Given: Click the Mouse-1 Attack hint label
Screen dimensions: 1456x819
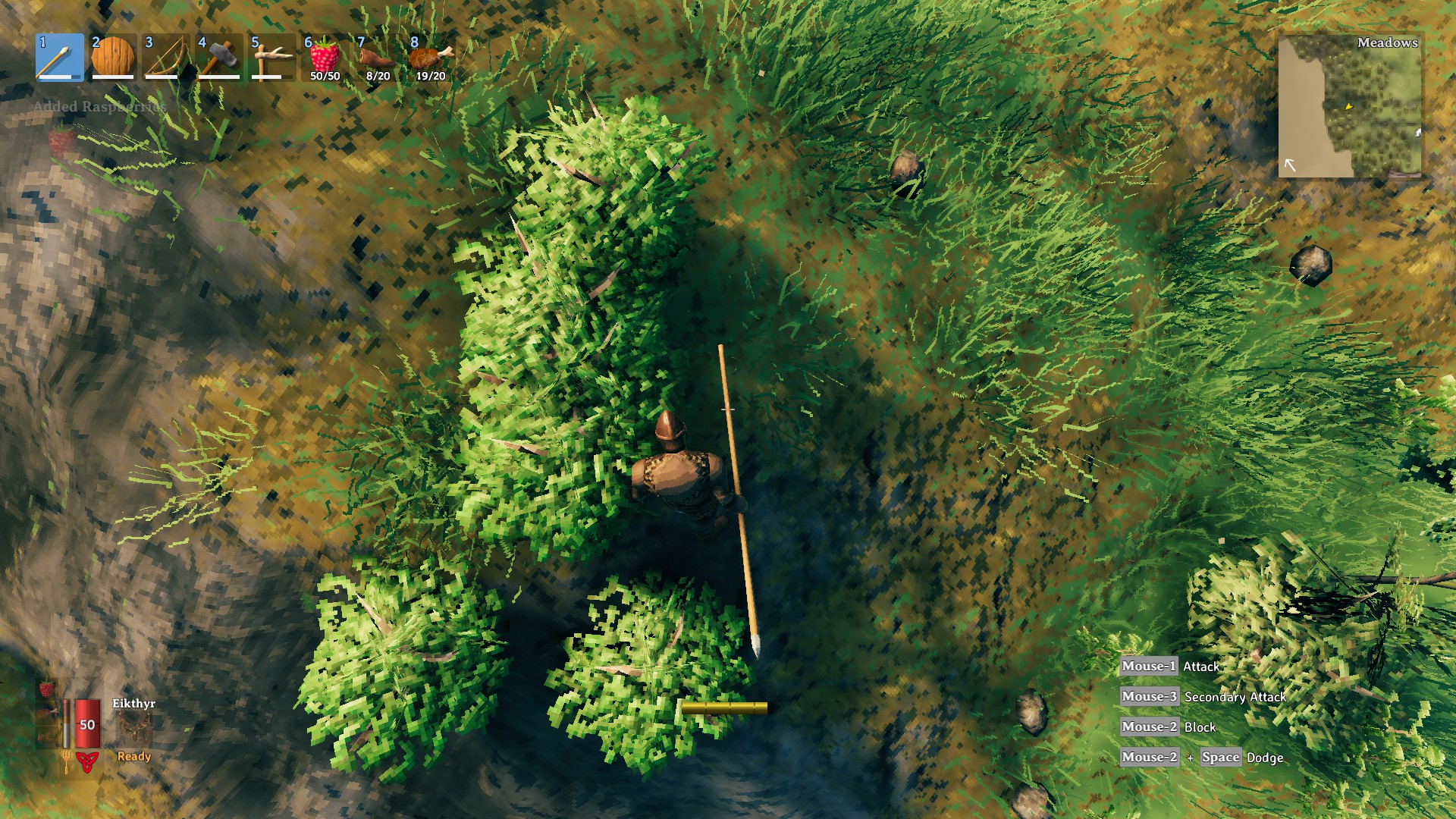Looking at the screenshot, I should coord(1172,667).
